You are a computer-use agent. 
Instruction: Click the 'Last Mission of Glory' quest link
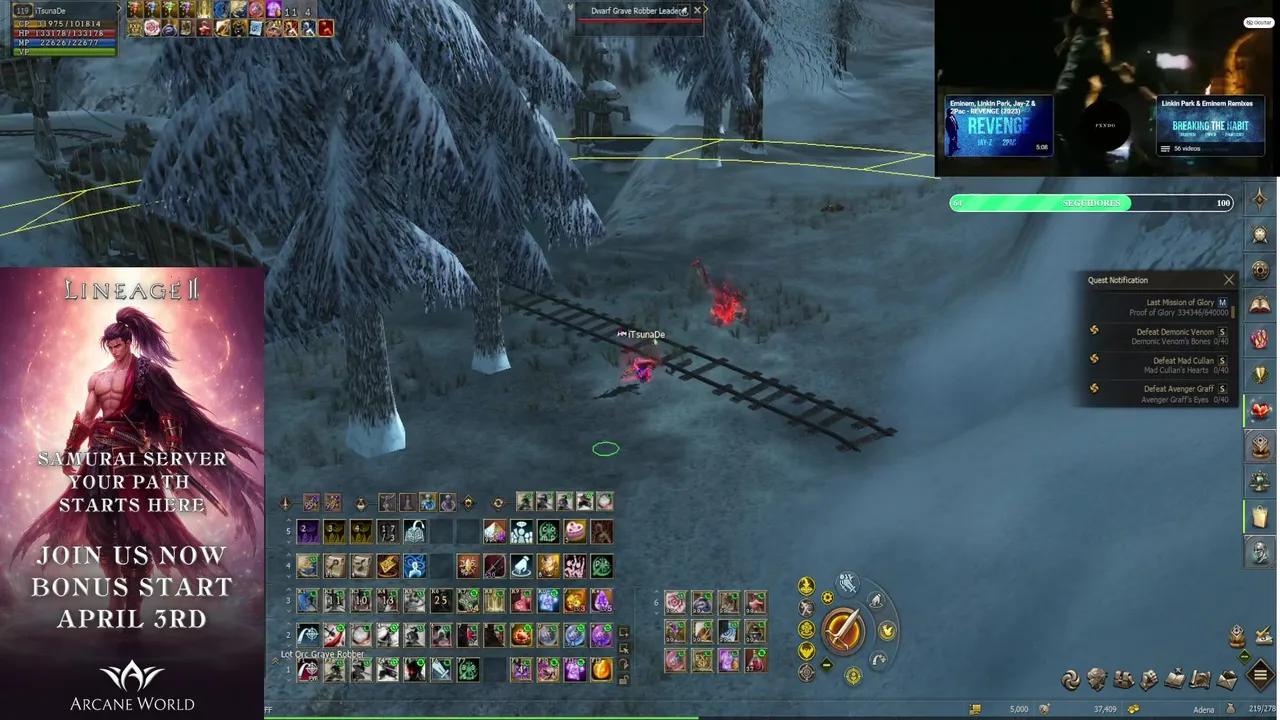pyautogui.click(x=1178, y=302)
